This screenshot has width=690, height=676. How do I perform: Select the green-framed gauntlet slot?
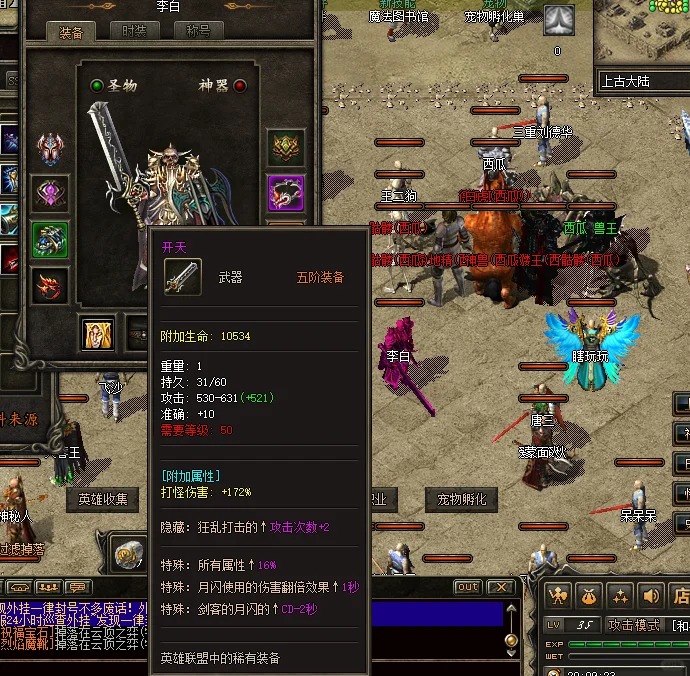[x=50, y=240]
